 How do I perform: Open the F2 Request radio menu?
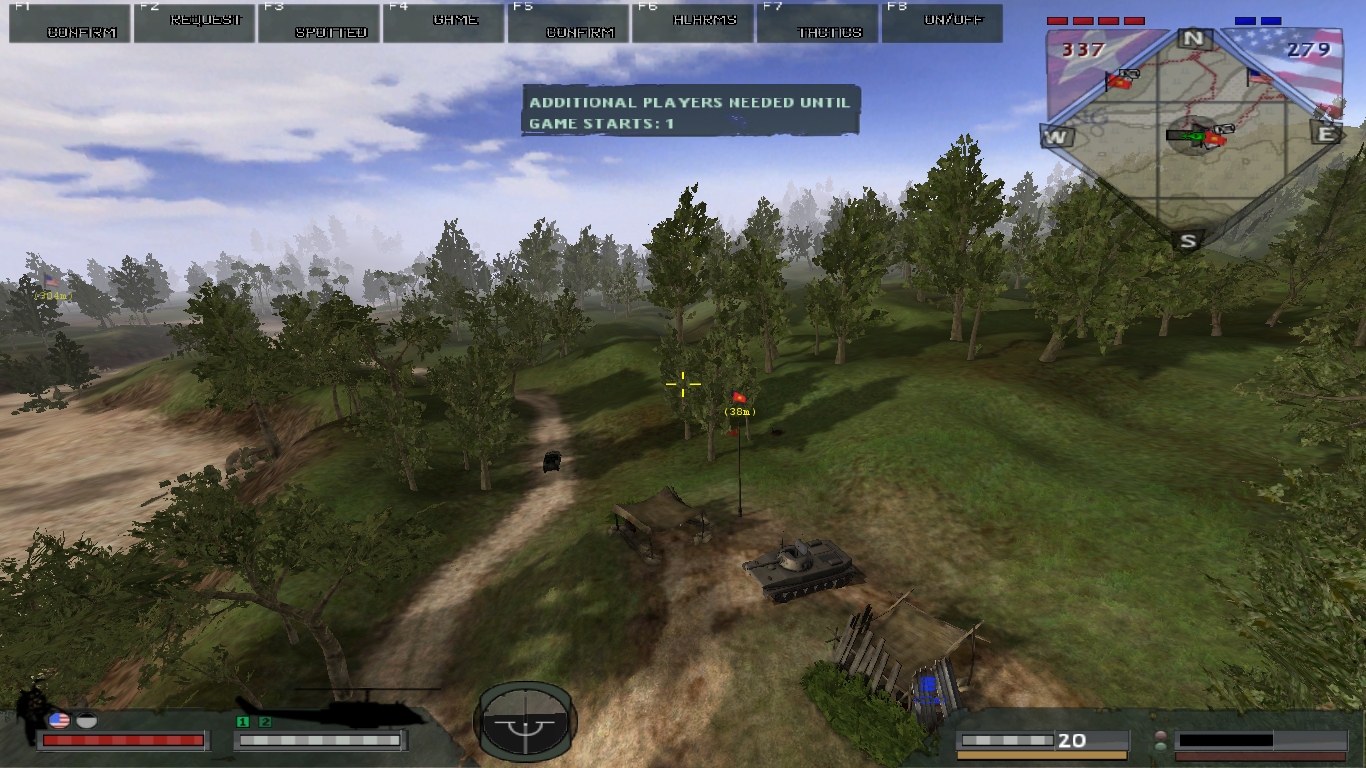(194, 23)
